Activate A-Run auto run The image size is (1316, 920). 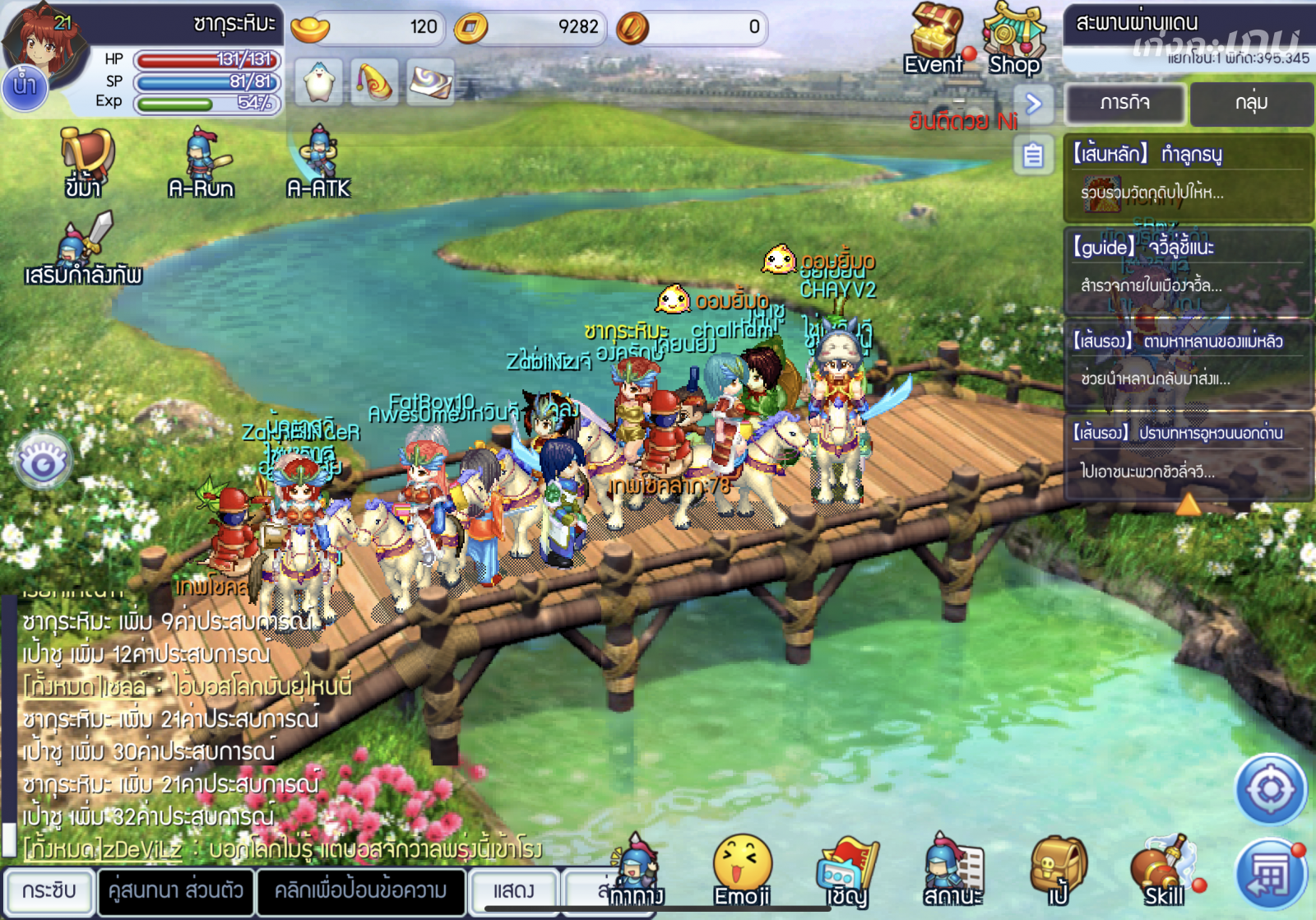[x=202, y=162]
